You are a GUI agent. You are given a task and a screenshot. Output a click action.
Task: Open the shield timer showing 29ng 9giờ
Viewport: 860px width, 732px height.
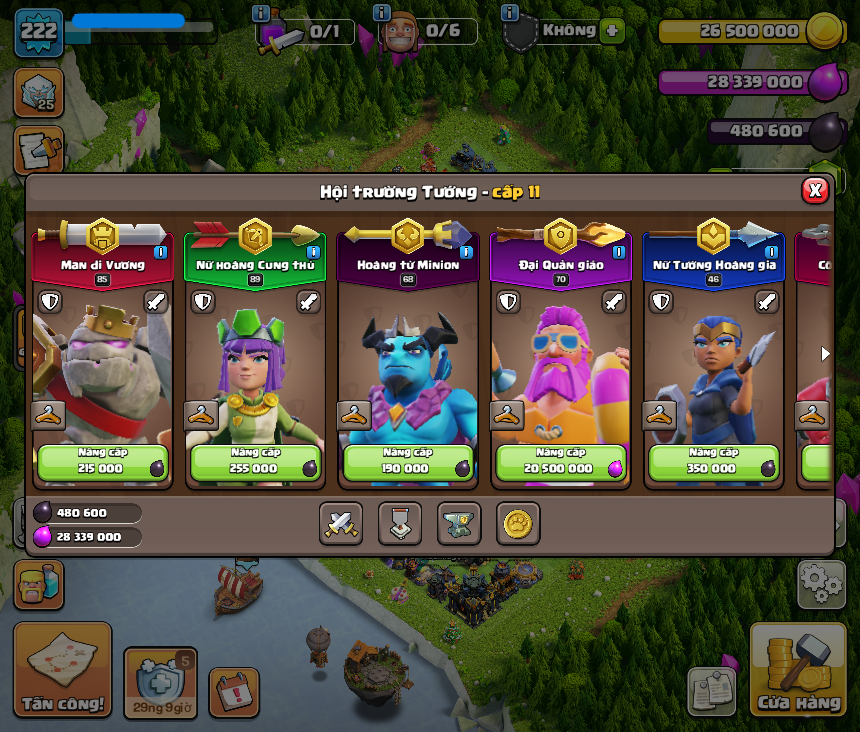coord(160,682)
